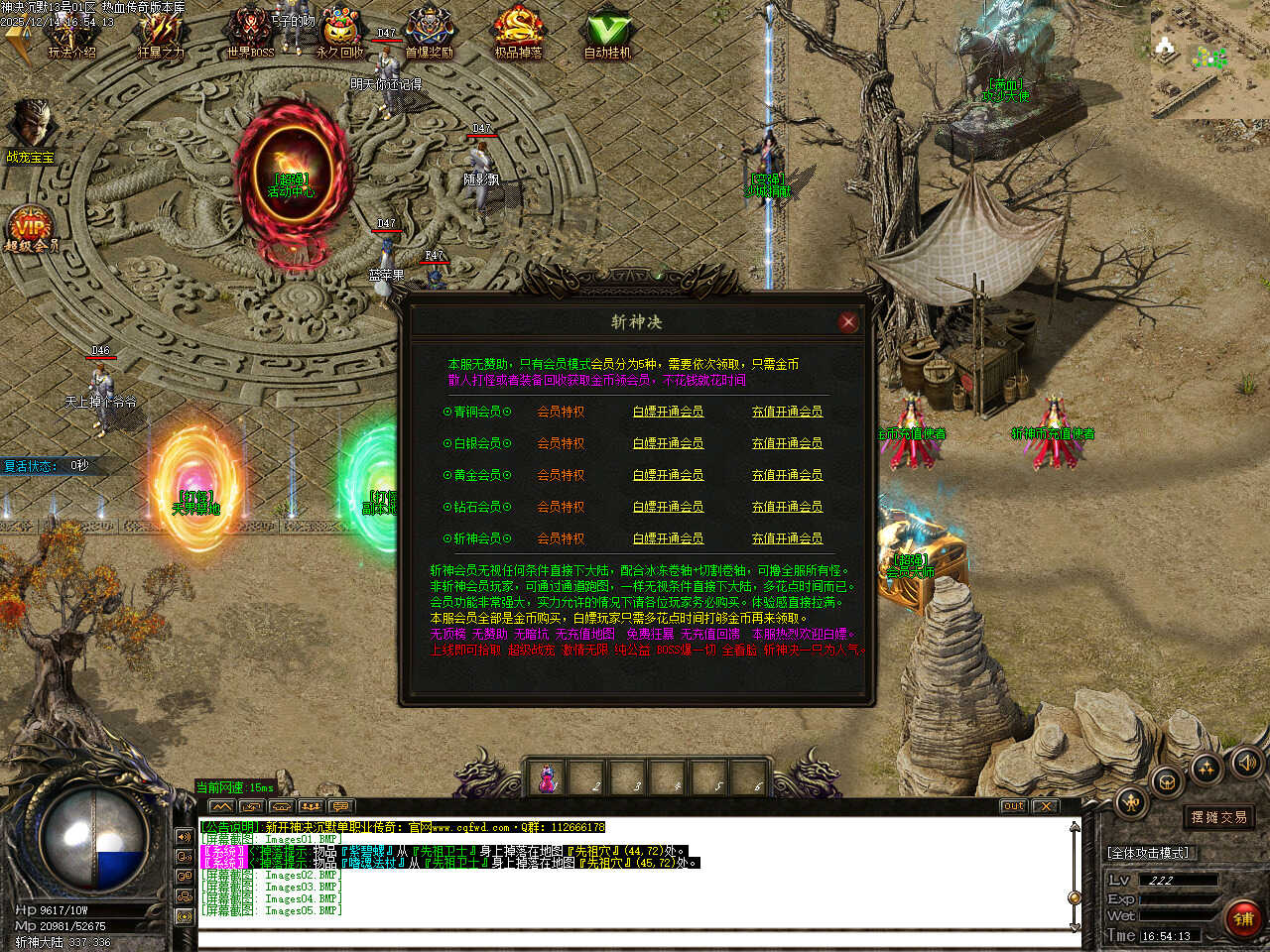Activate the 狂暴之力 icon
Screen dimensions: 1270x952
coord(161,35)
